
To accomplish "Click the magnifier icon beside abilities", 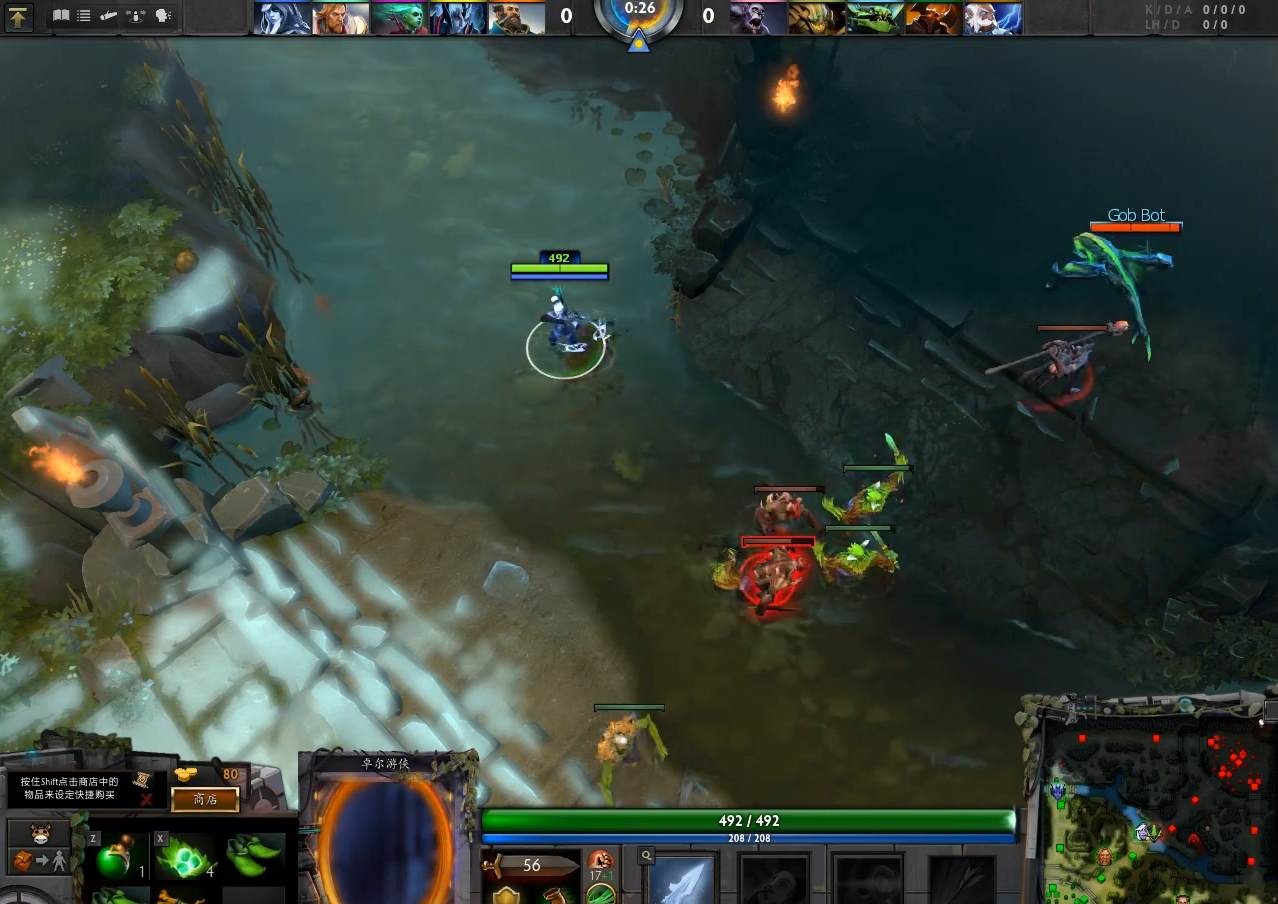I will pyautogui.click(x=648, y=856).
